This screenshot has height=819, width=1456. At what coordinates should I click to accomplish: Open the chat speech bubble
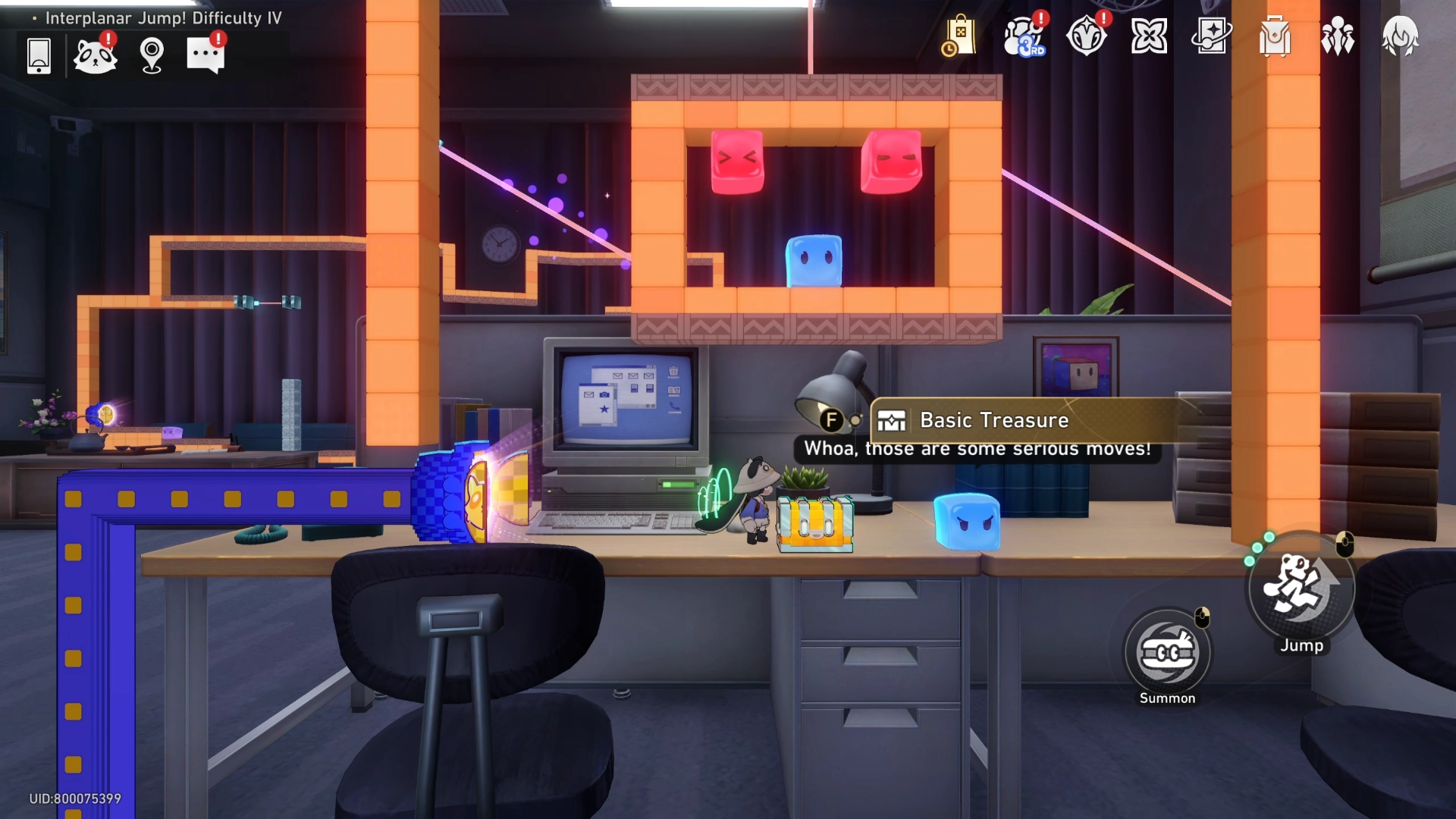[x=206, y=55]
